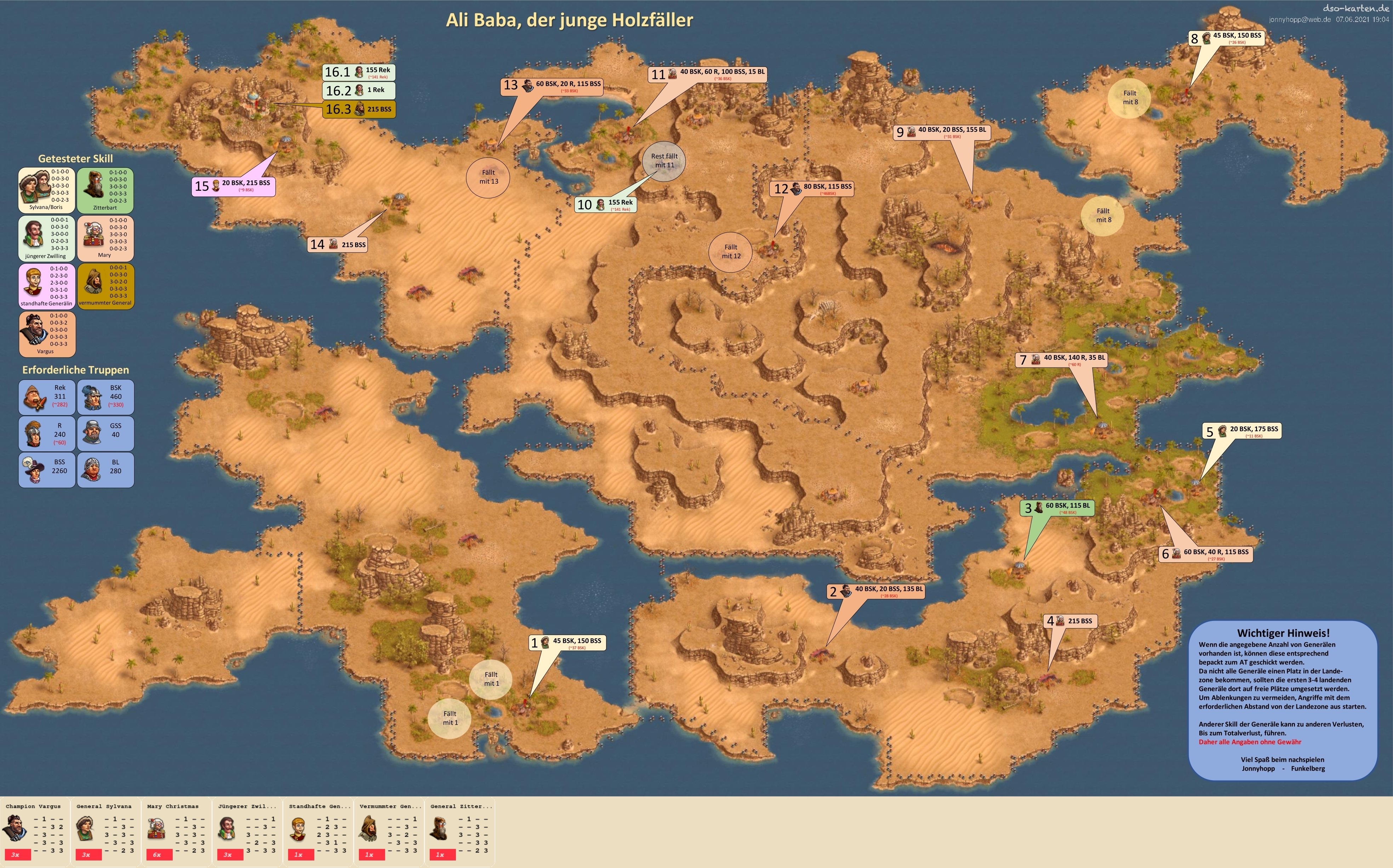
Task: Choose the BSS 2260 troop tile
Action: (46, 470)
